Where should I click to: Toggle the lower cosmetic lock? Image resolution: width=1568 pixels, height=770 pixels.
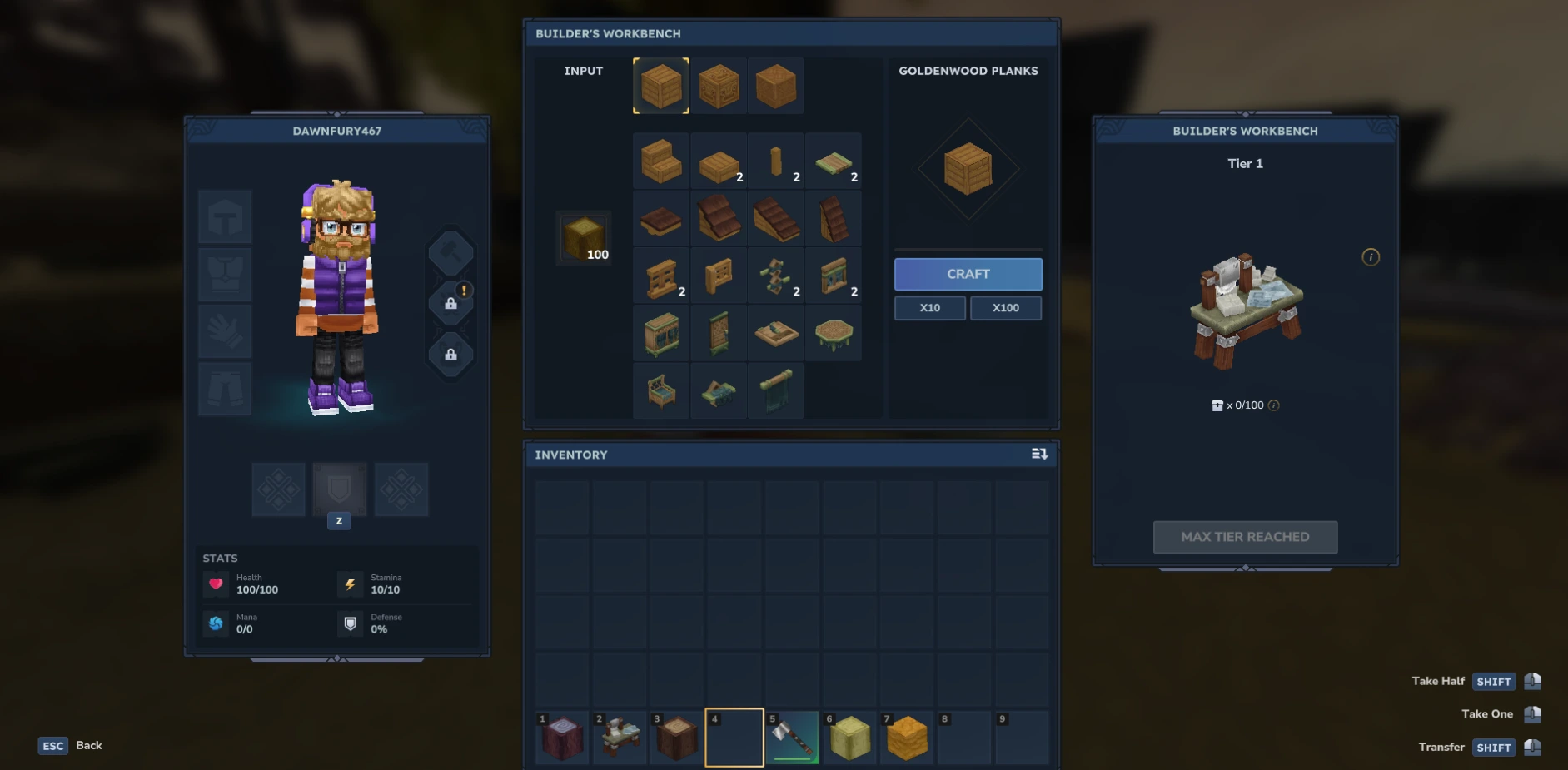pyautogui.click(x=450, y=355)
